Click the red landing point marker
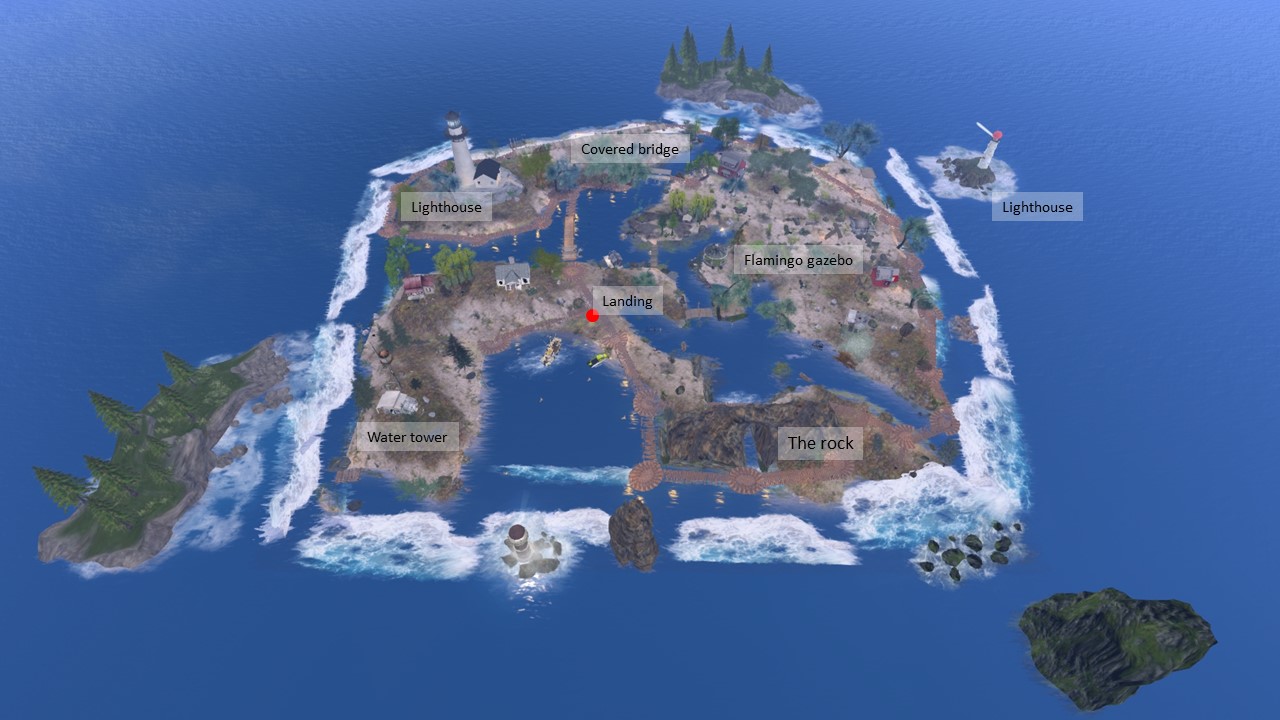The image size is (1280, 720). [x=592, y=316]
